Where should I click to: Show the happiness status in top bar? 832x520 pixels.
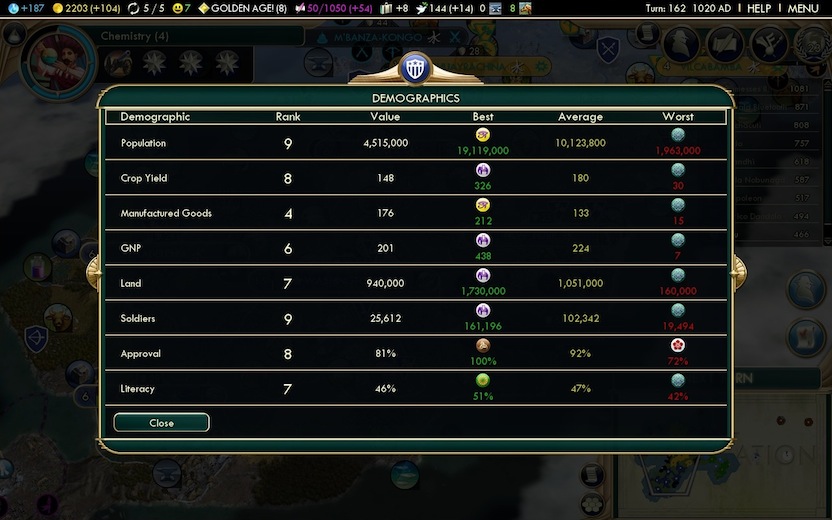[180, 8]
